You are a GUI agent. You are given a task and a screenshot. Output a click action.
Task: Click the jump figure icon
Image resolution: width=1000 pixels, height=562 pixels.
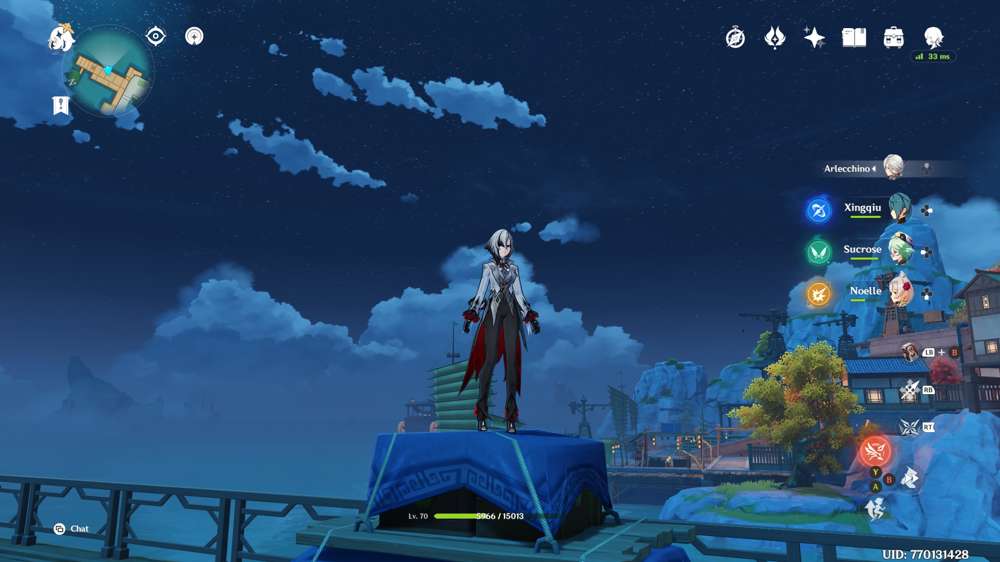click(875, 509)
